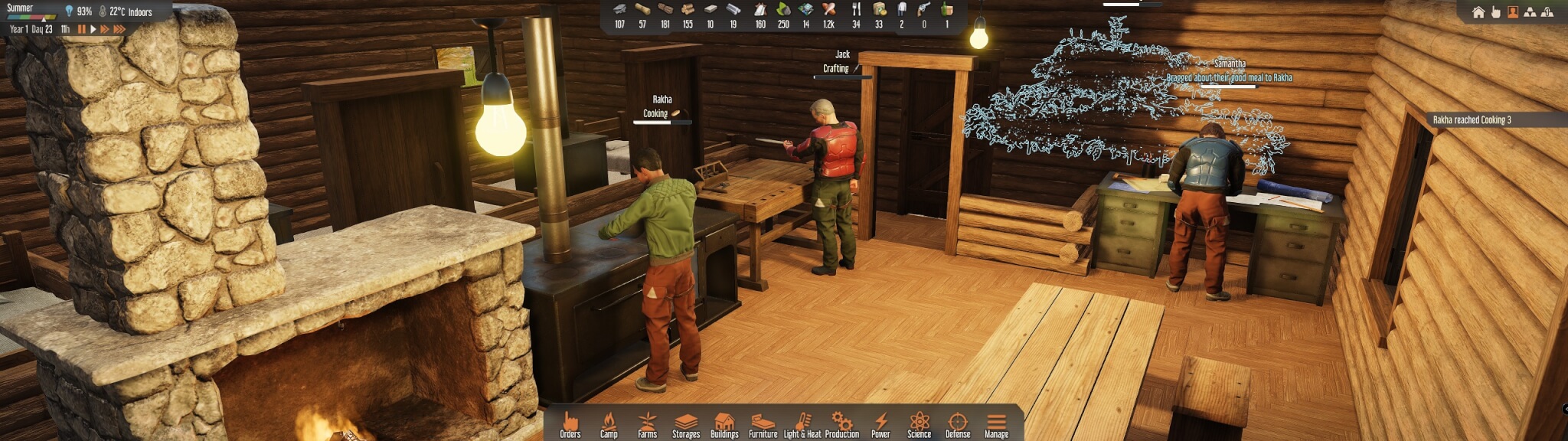Viewport: 1568px width, 441px height.
Task: Open the Power category
Action: click(x=881, y=423)
